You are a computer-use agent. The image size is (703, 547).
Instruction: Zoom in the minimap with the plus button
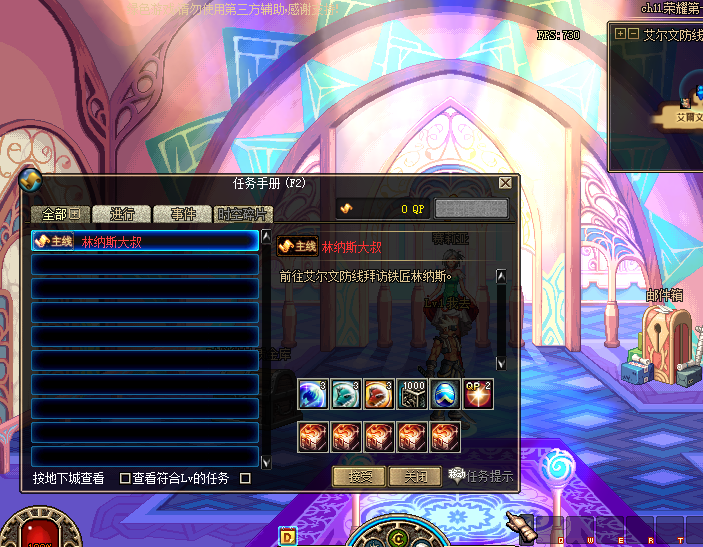pyautogui.click(x=620, y=33)
